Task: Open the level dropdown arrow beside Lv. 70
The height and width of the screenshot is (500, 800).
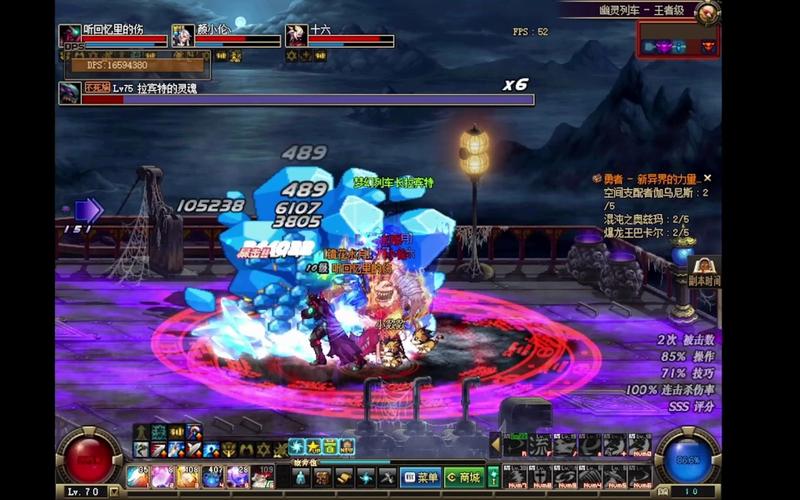Action: (x=114, y=492)
